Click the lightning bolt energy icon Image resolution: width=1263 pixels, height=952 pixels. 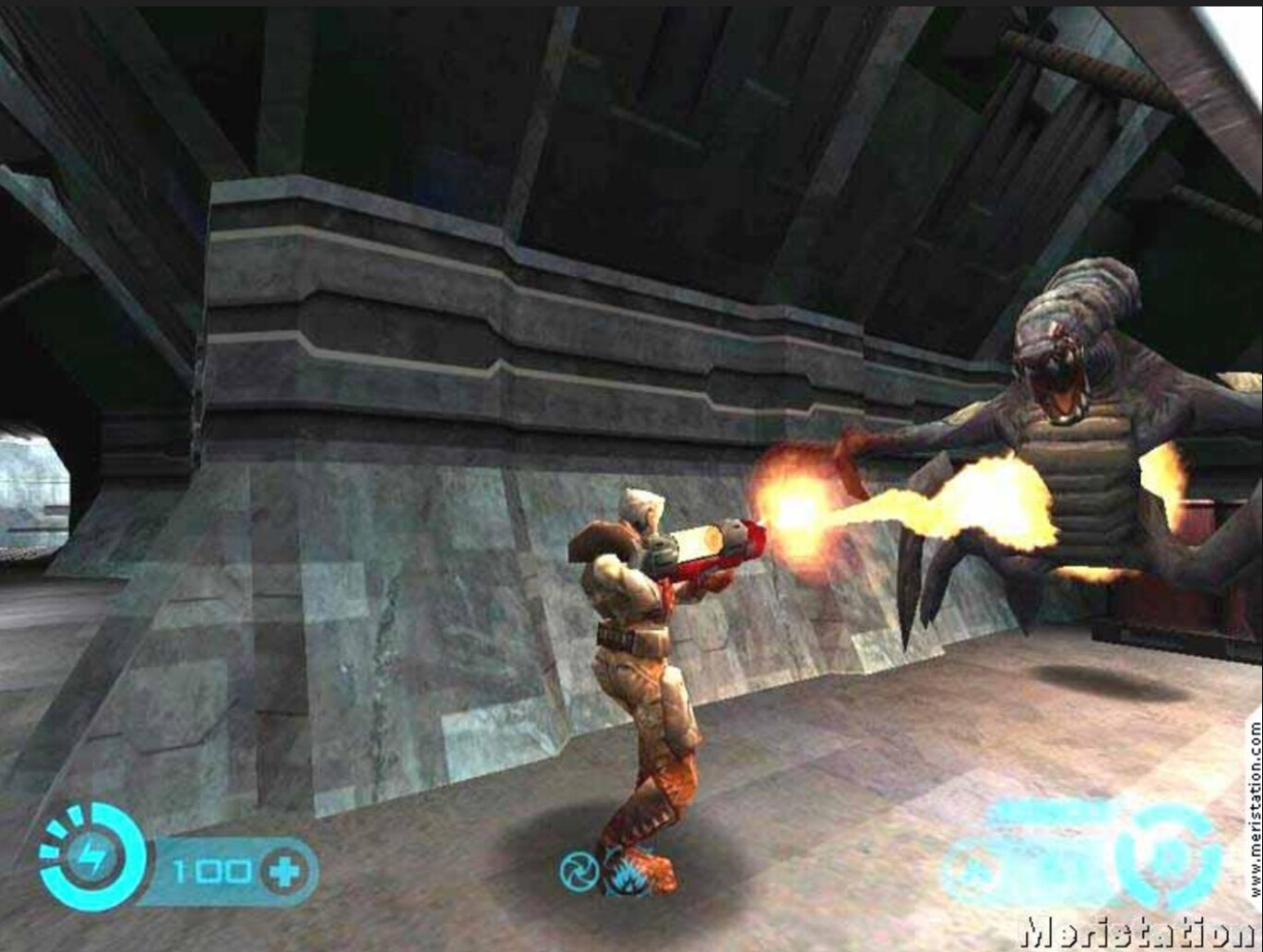(90, 858)
